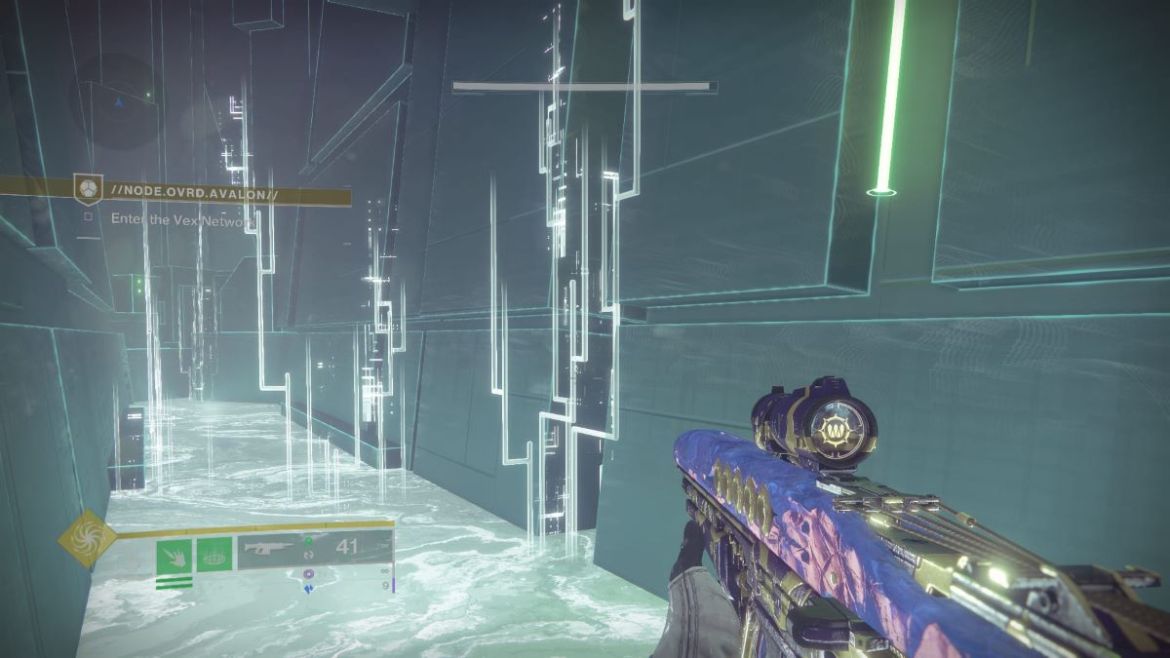Click the quest emblem badge beside the title
Screen dimensions: 1170x658
coord(88,188)
